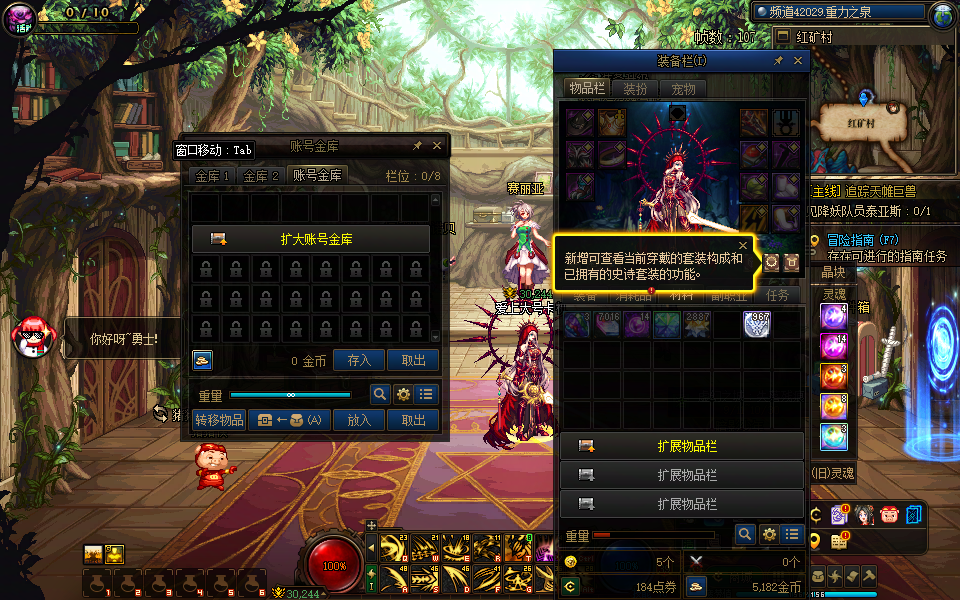Open the 金库 2 vault tab
The height and width of the screenshot is (600, 960).
261,176
